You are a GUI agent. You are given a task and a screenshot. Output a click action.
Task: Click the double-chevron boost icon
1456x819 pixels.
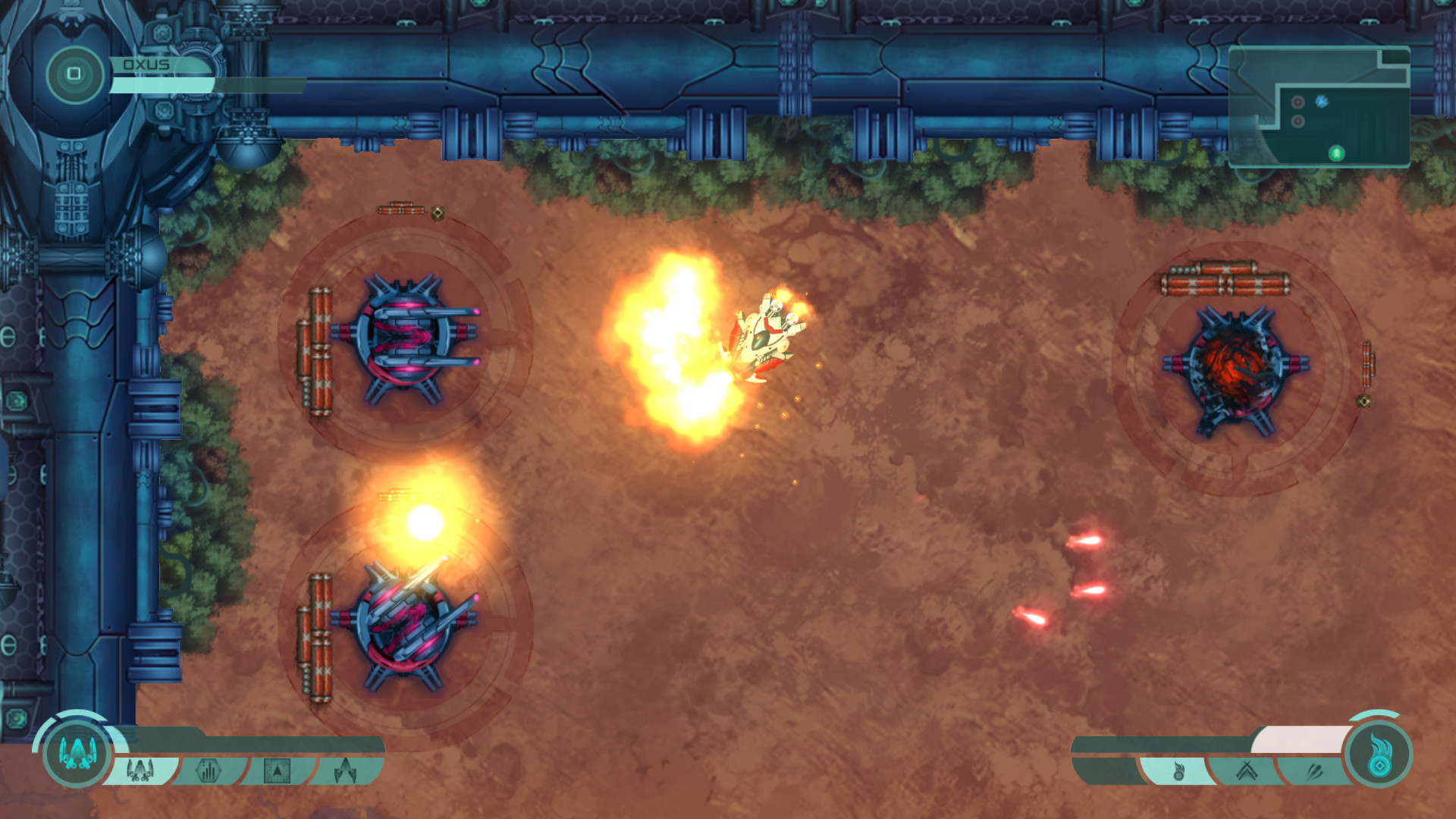coord(1246,770)
